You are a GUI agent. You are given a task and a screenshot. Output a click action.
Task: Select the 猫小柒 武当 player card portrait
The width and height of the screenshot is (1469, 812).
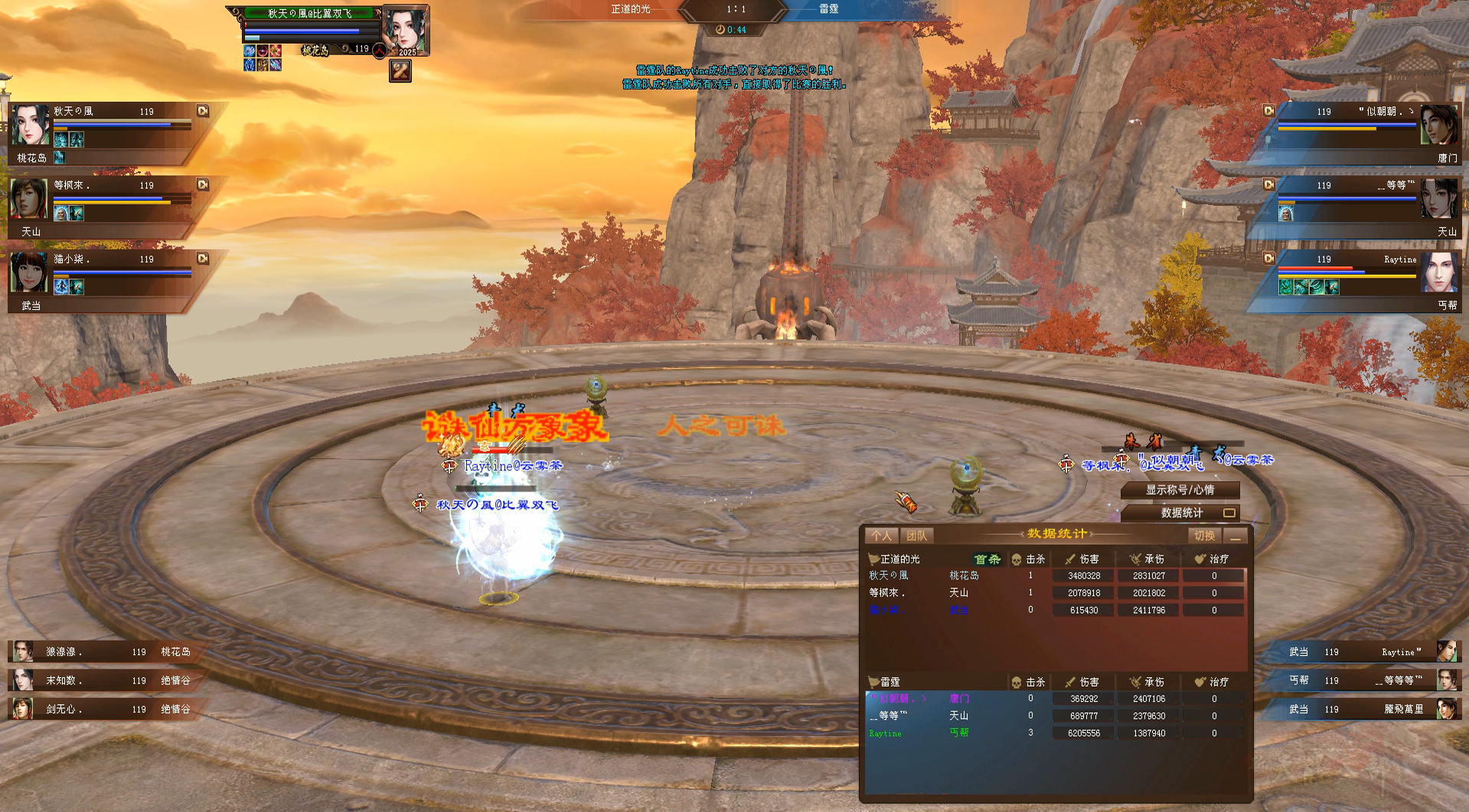coord(29,273)
